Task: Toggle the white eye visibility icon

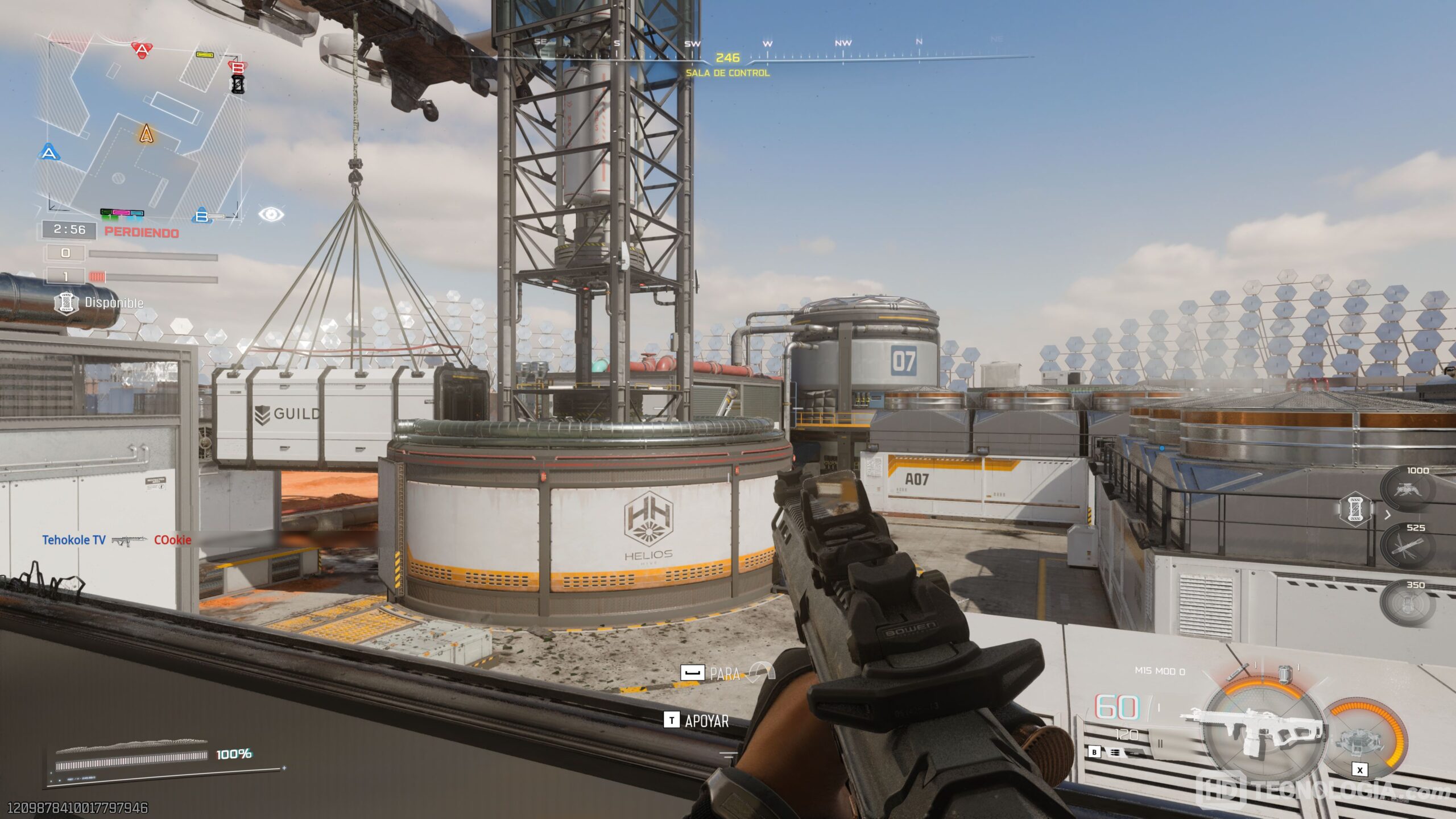Action: coord(271,214)
